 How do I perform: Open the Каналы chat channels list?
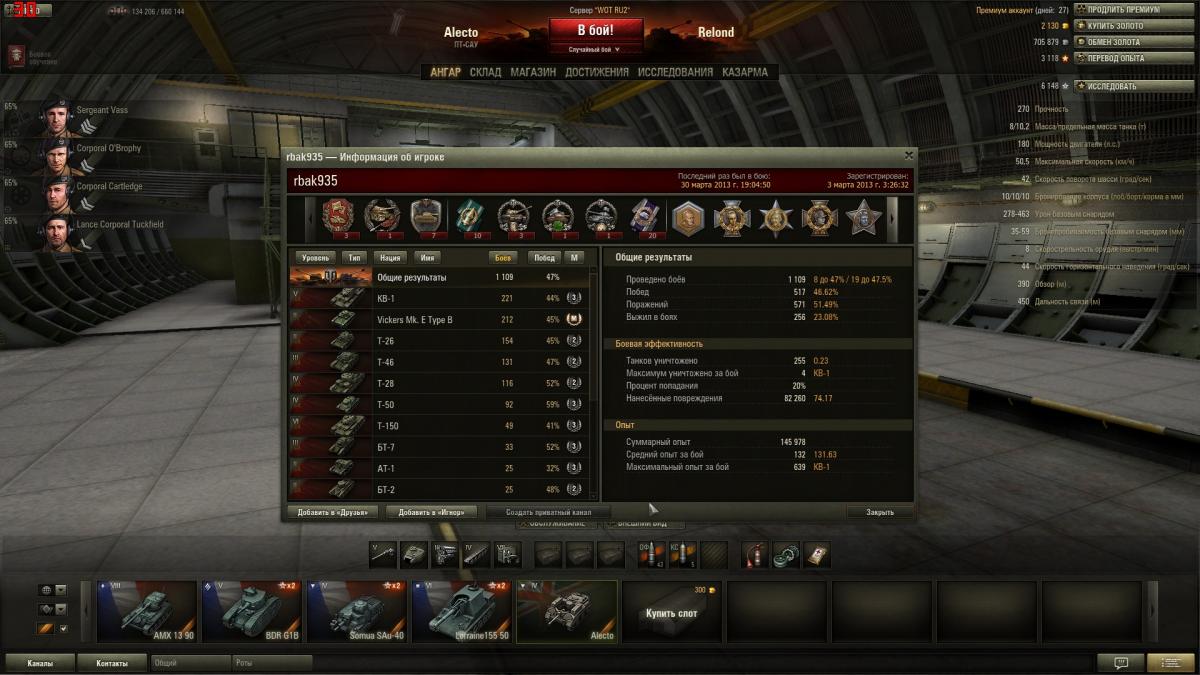[x=41, y=663]
